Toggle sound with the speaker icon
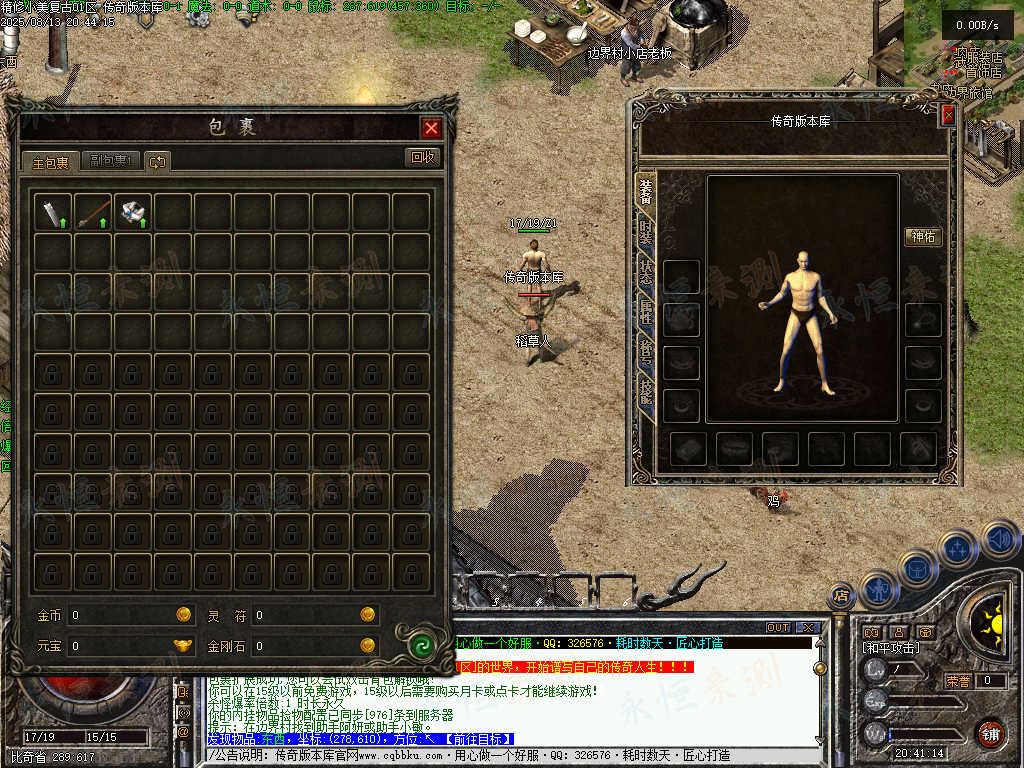The image size is (1024, 768). coord(999,541)
